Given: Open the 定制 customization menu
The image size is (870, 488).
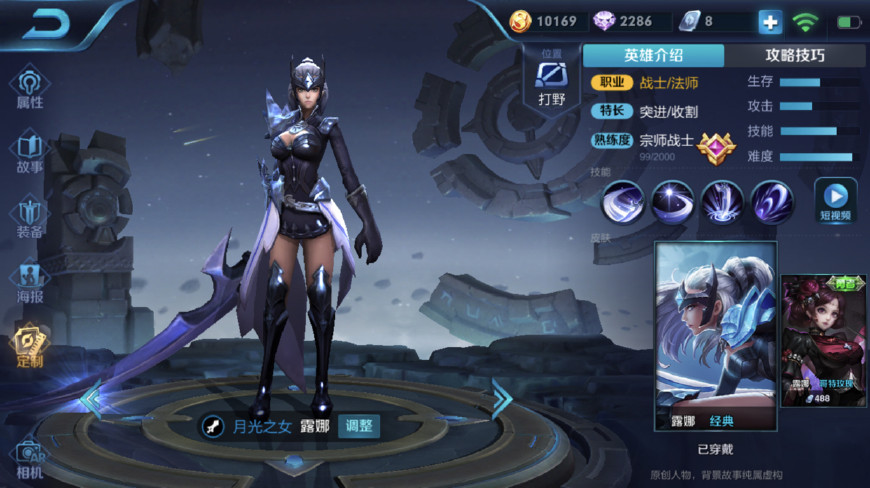Looking at the screenshot, I should pos(30,346).
